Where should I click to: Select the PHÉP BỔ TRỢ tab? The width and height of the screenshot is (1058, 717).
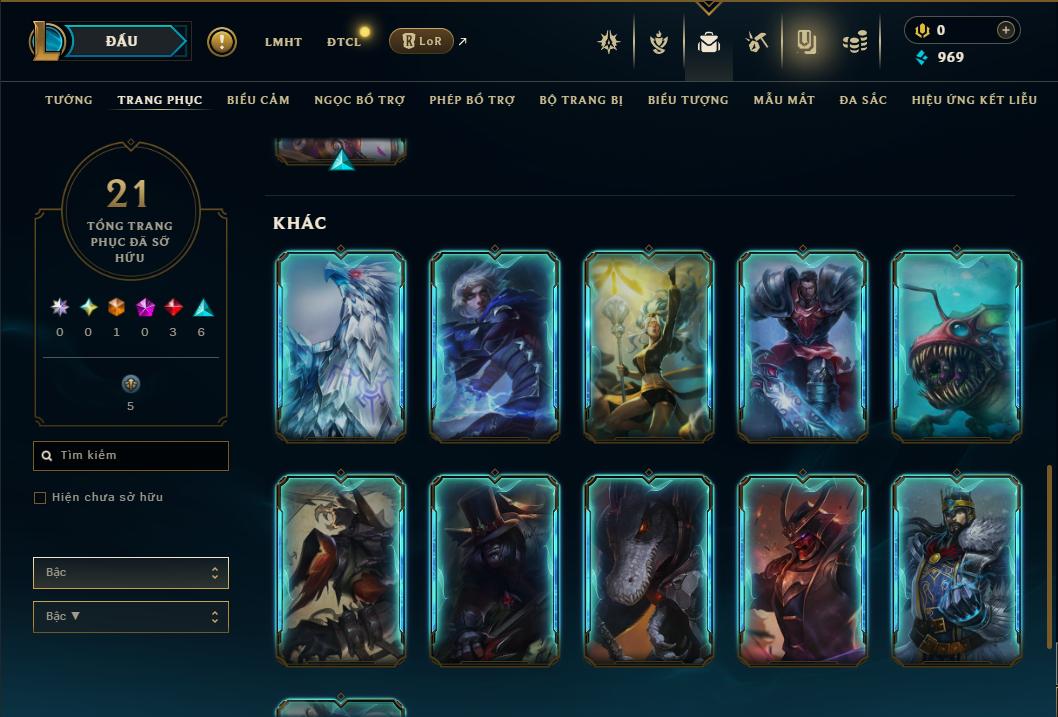[x=472, y=100]
